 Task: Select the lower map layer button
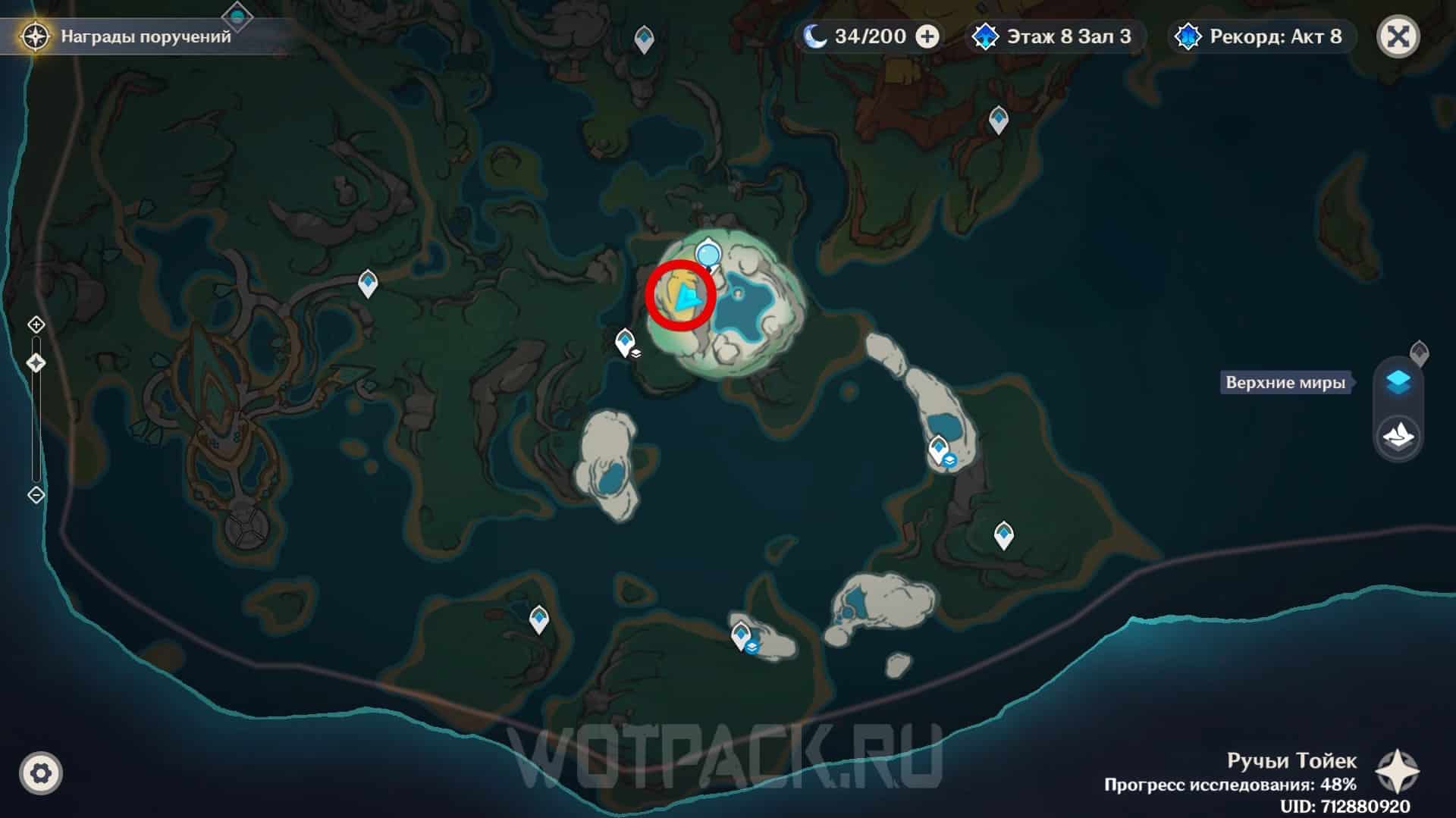click(1398, 435)
